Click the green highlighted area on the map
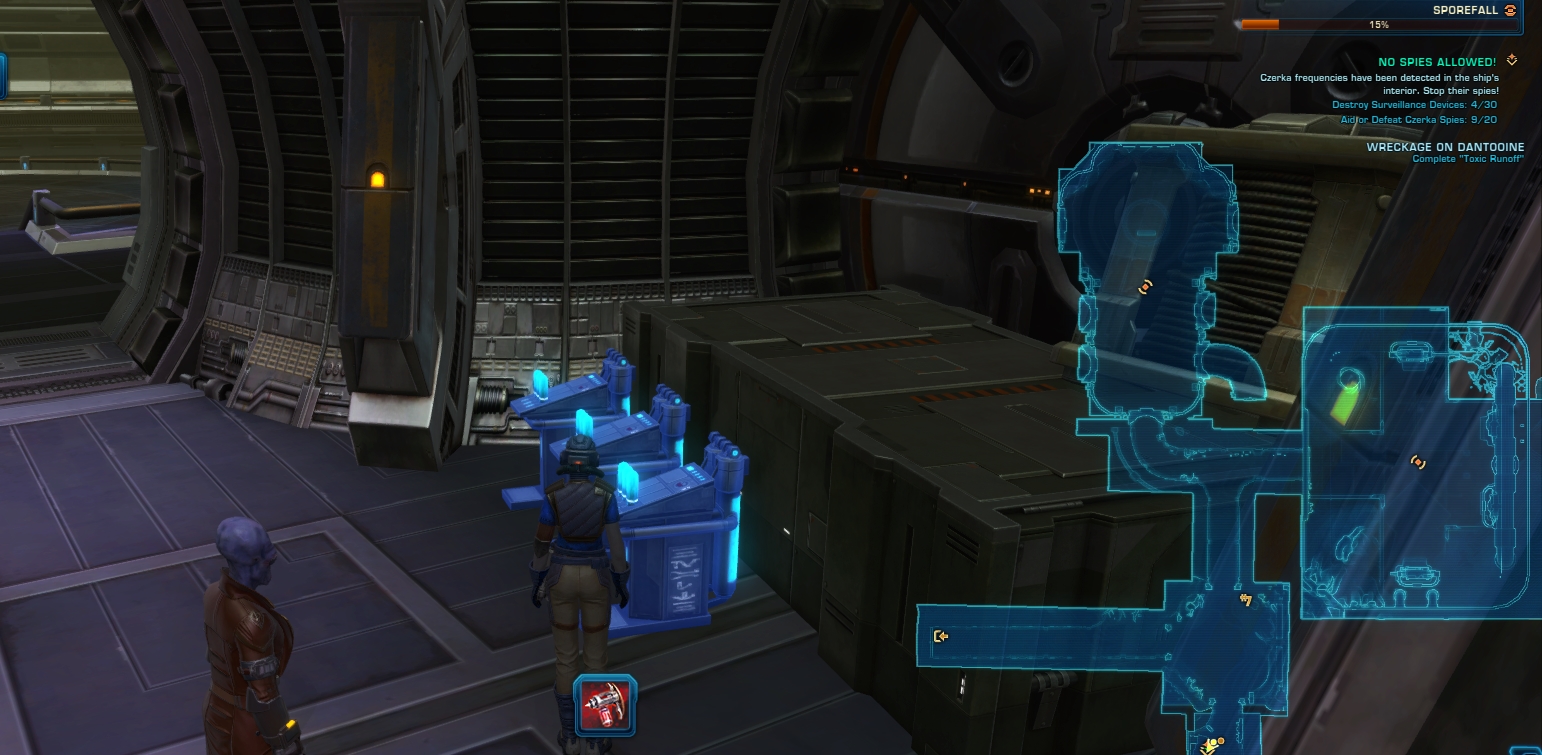This screenshot has width=1542, height=755. tap(1350, 397)
